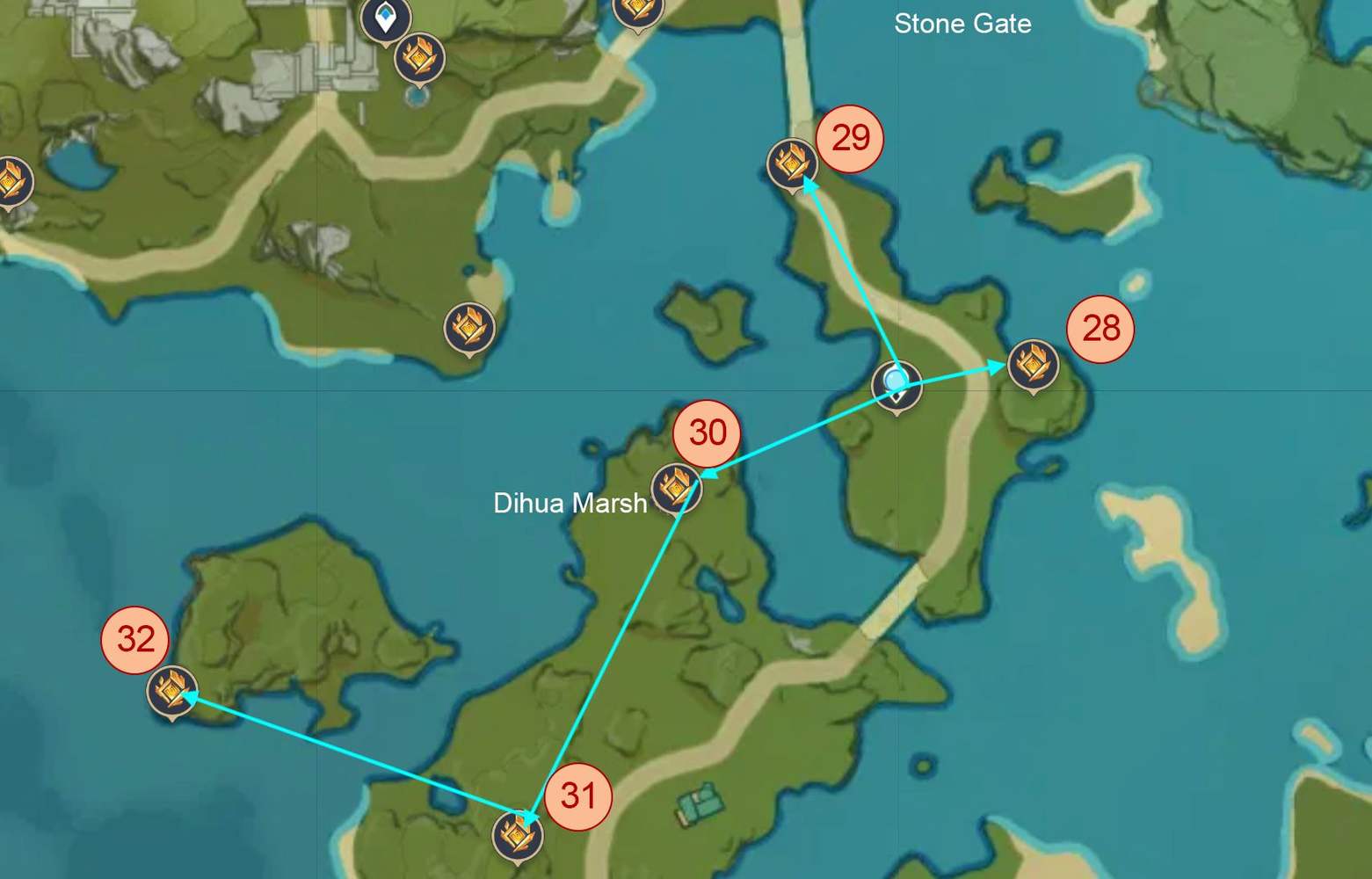Click the player position indicator on the waypoint
Screen dimensions: 1372x879
896,381
